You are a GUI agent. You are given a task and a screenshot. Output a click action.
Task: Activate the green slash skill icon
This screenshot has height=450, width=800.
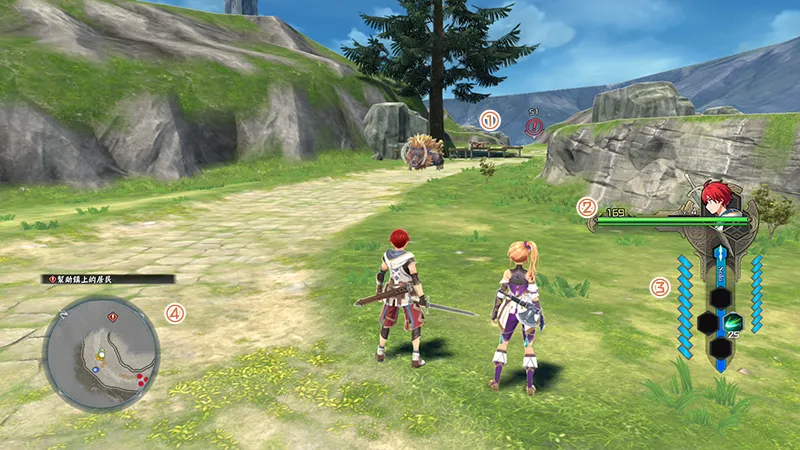coord(735,322)
